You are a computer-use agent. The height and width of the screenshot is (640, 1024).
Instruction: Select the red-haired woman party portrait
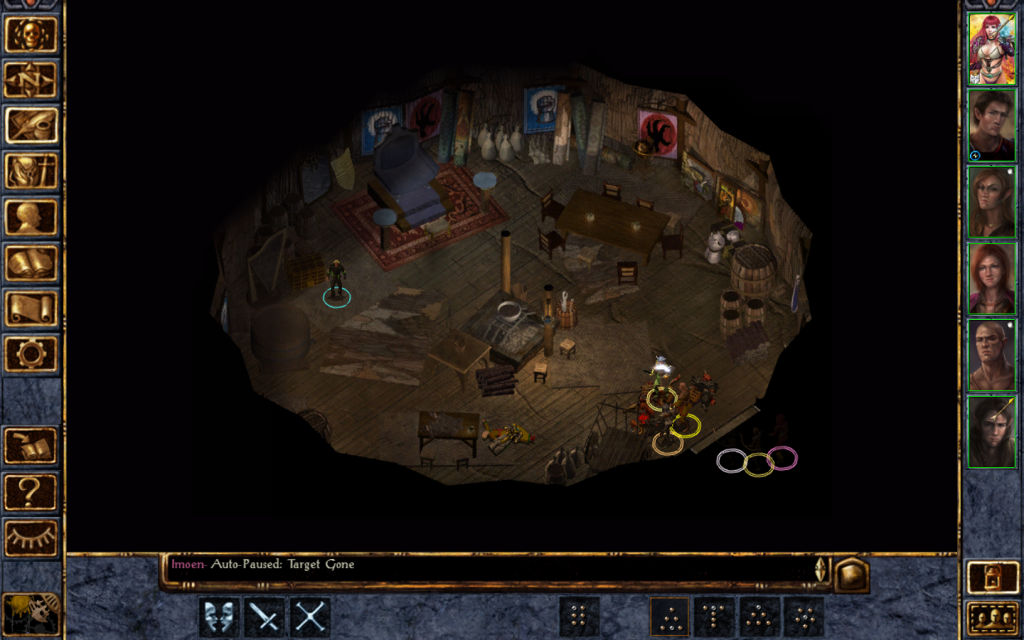coord(991,49)
